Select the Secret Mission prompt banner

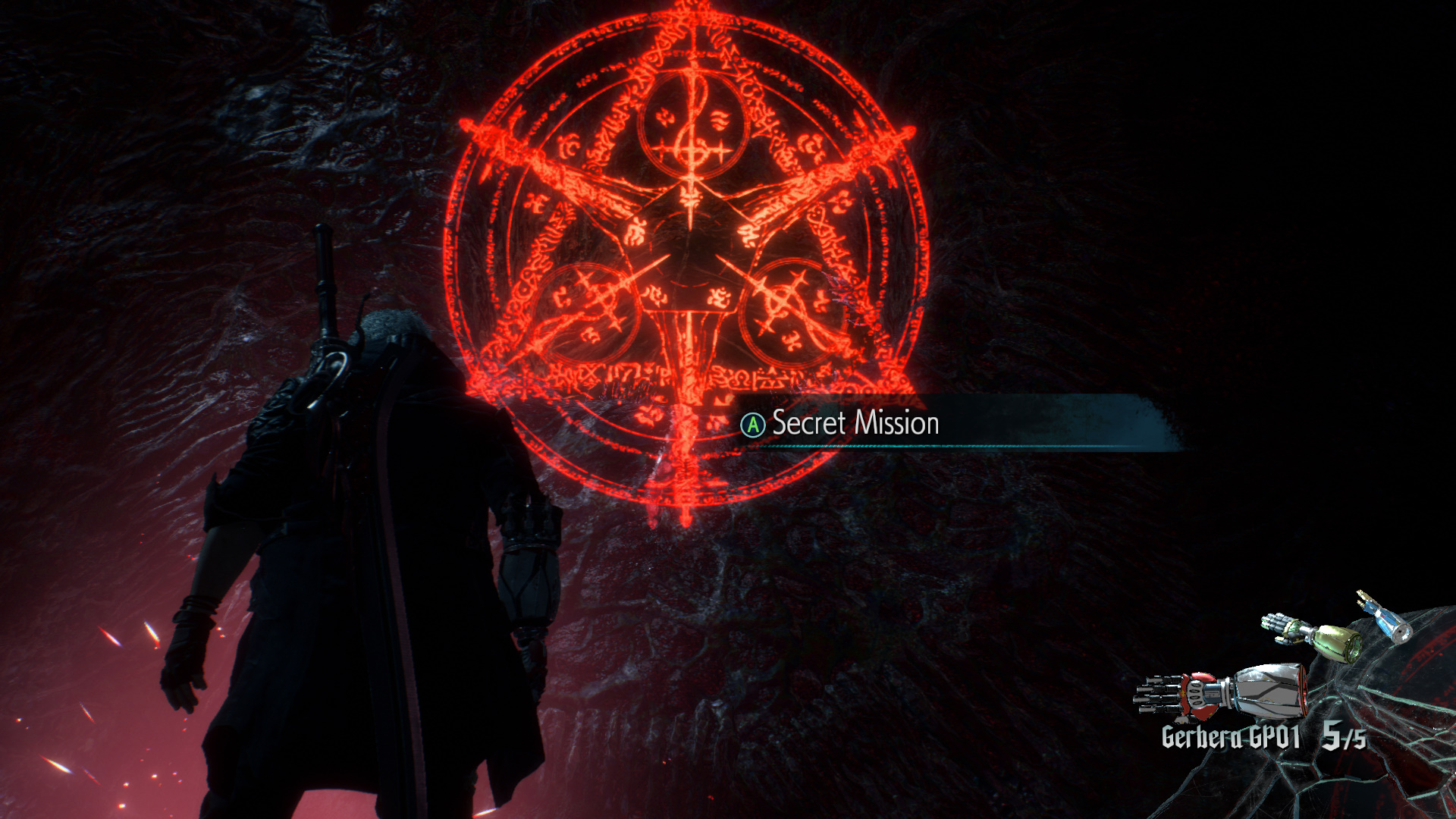(x=855, y=423)
